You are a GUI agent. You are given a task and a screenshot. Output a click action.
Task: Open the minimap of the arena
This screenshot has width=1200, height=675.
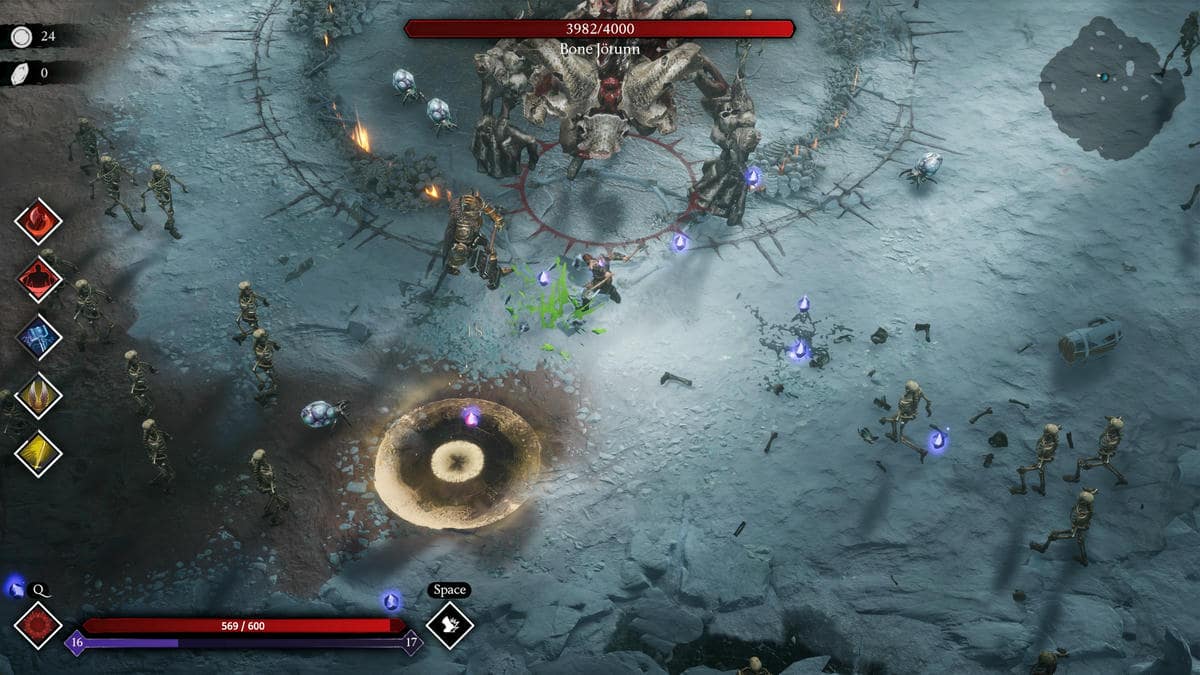click(1110, 86)
